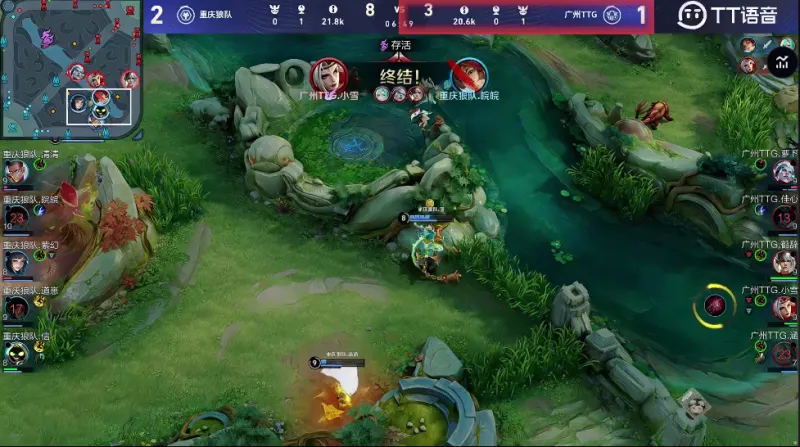Screen dimensions: 800x447
Task: Click the yellow-ringed red skill icon
Action: tap(715, 305)
